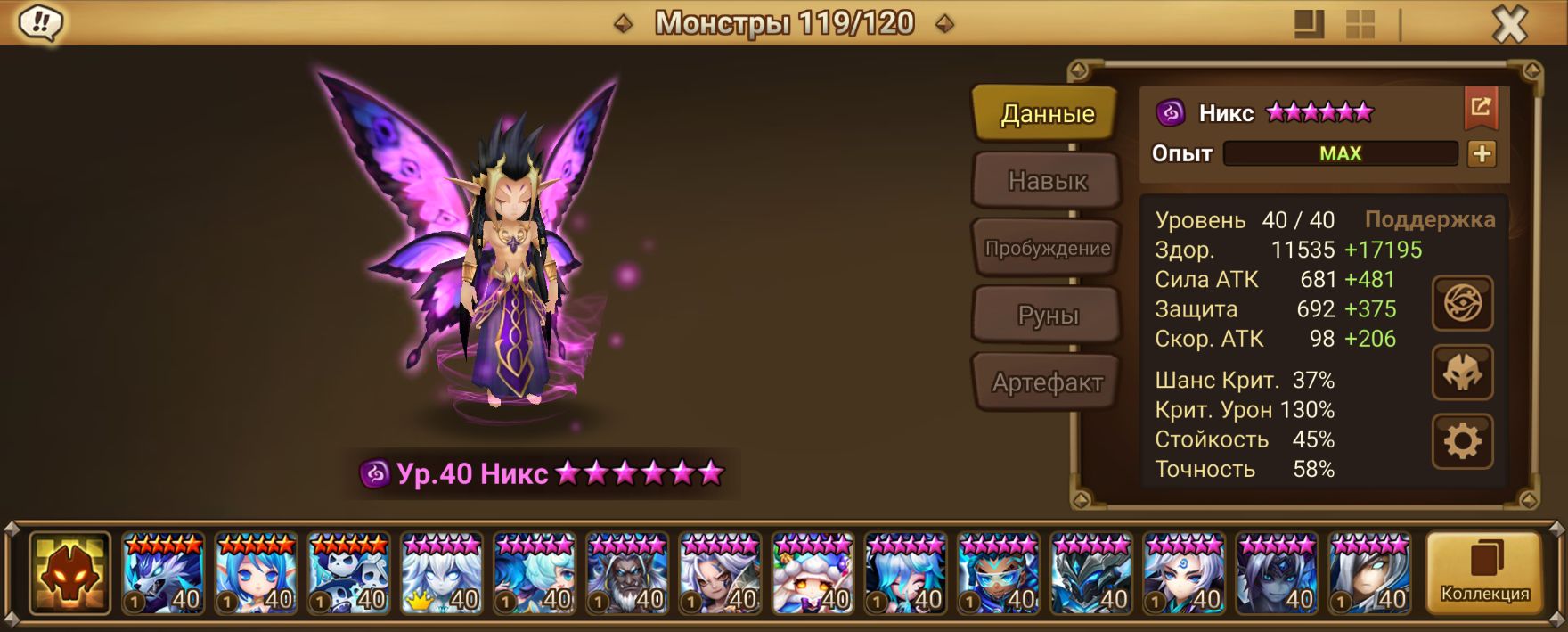Image resolution: width=1568 pixels, height=632 pixels.
Task: Open the Артефакт tab
Action: point(1046,383)
